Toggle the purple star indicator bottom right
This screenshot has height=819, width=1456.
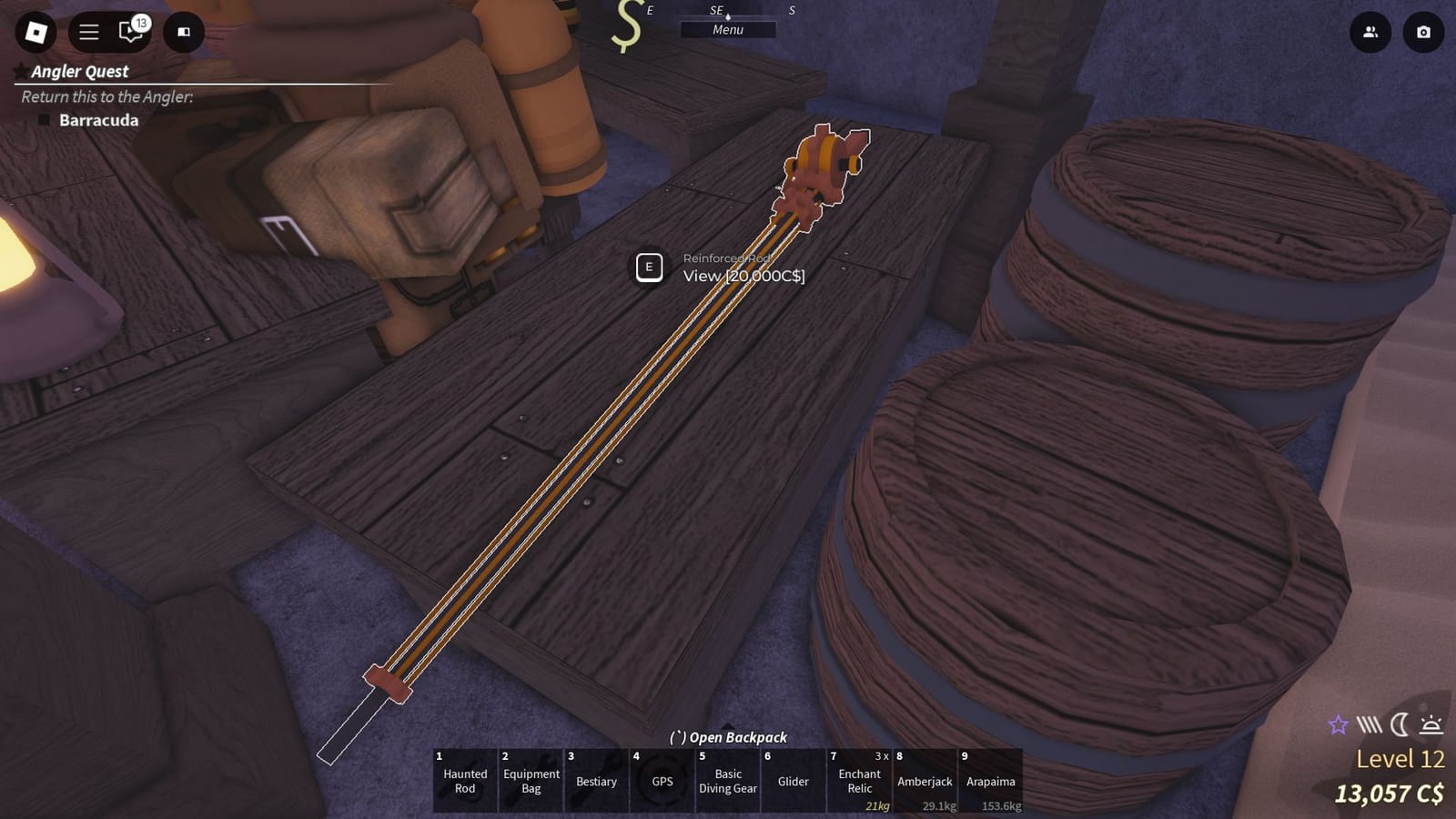pos(1338,724)
